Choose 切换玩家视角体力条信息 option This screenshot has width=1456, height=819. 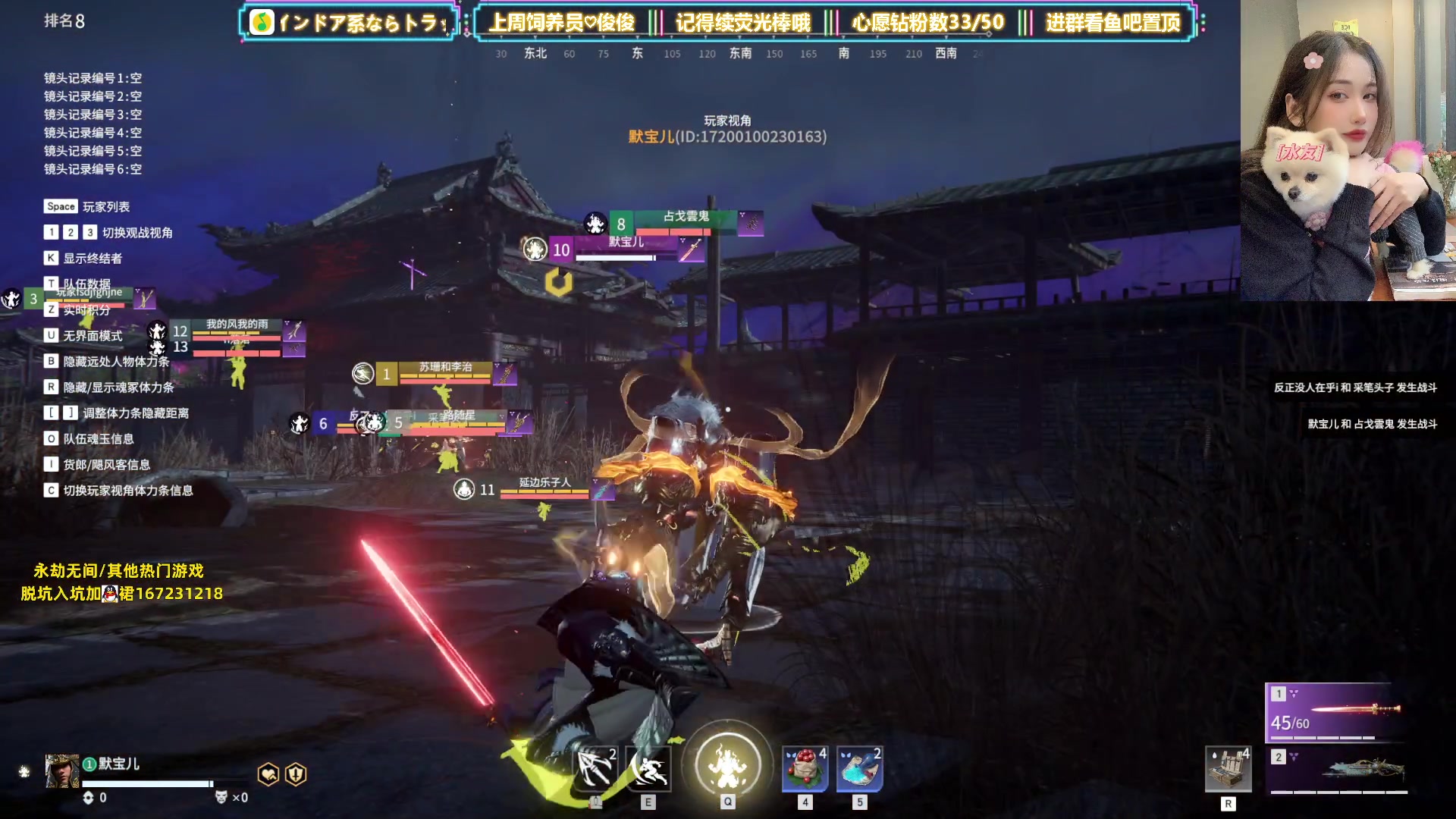click(127, 491)
